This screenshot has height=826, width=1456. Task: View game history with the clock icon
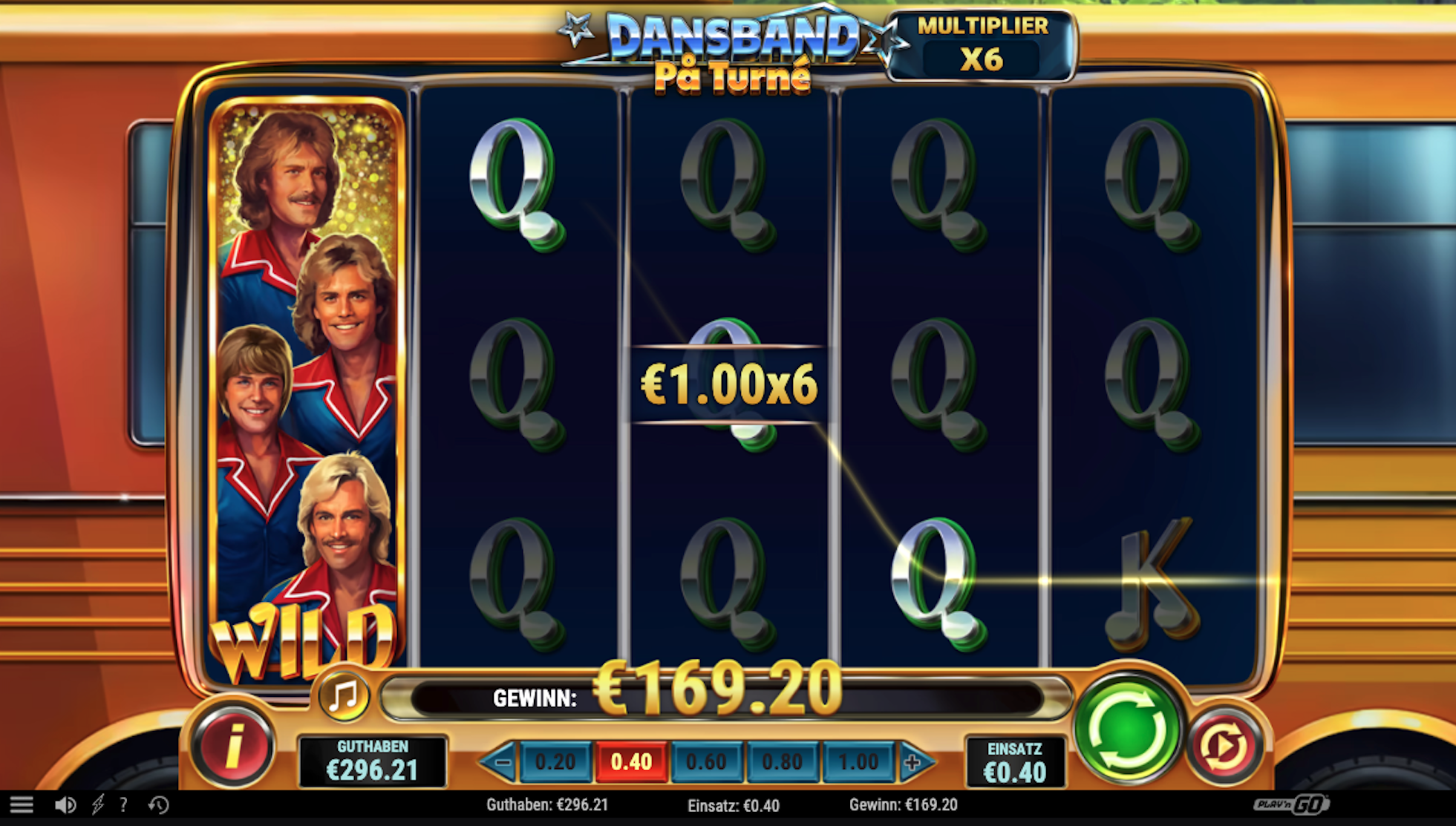tap(158, 804)
